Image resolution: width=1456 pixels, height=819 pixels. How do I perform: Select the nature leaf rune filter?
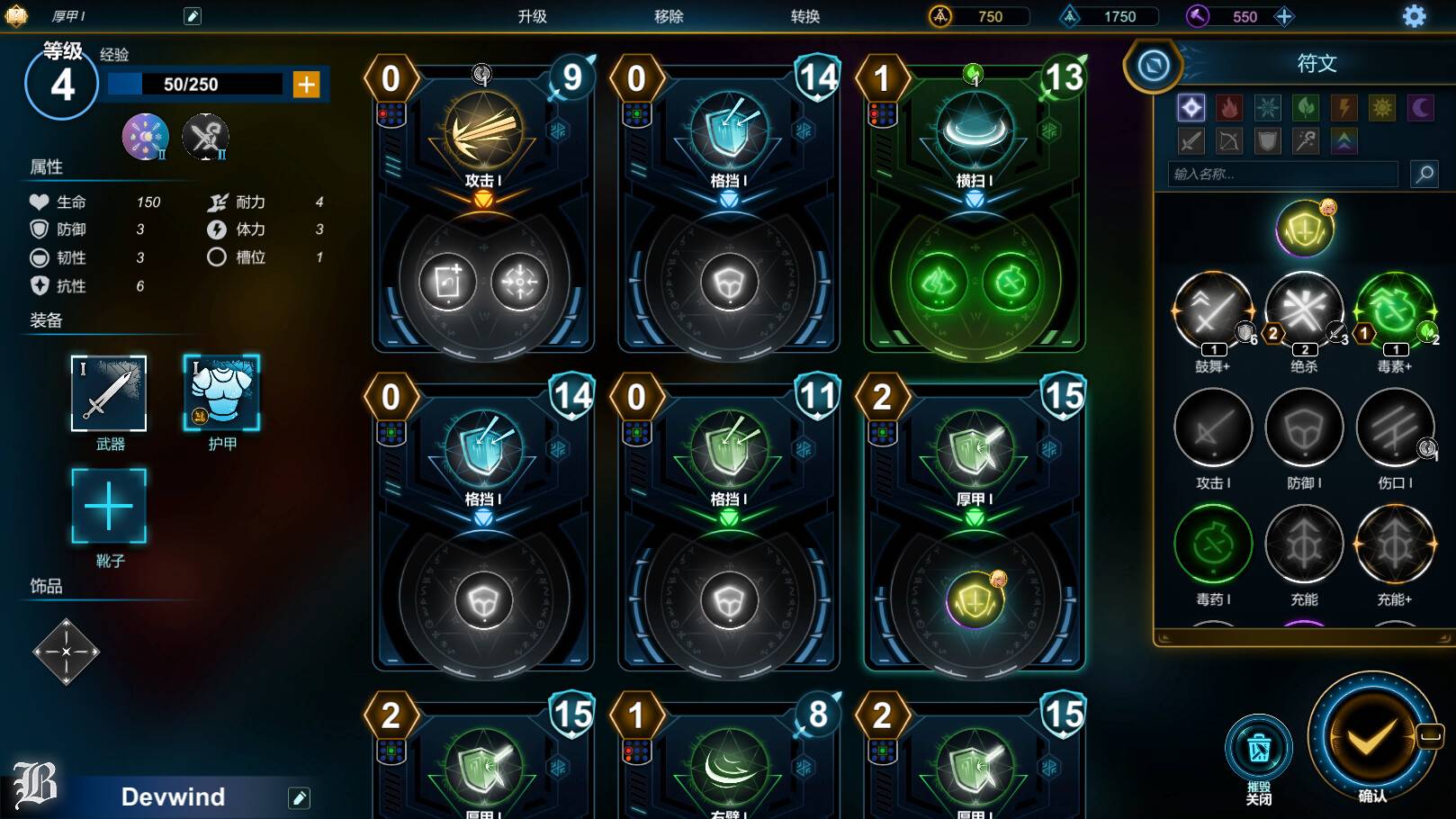[1306, 107]
